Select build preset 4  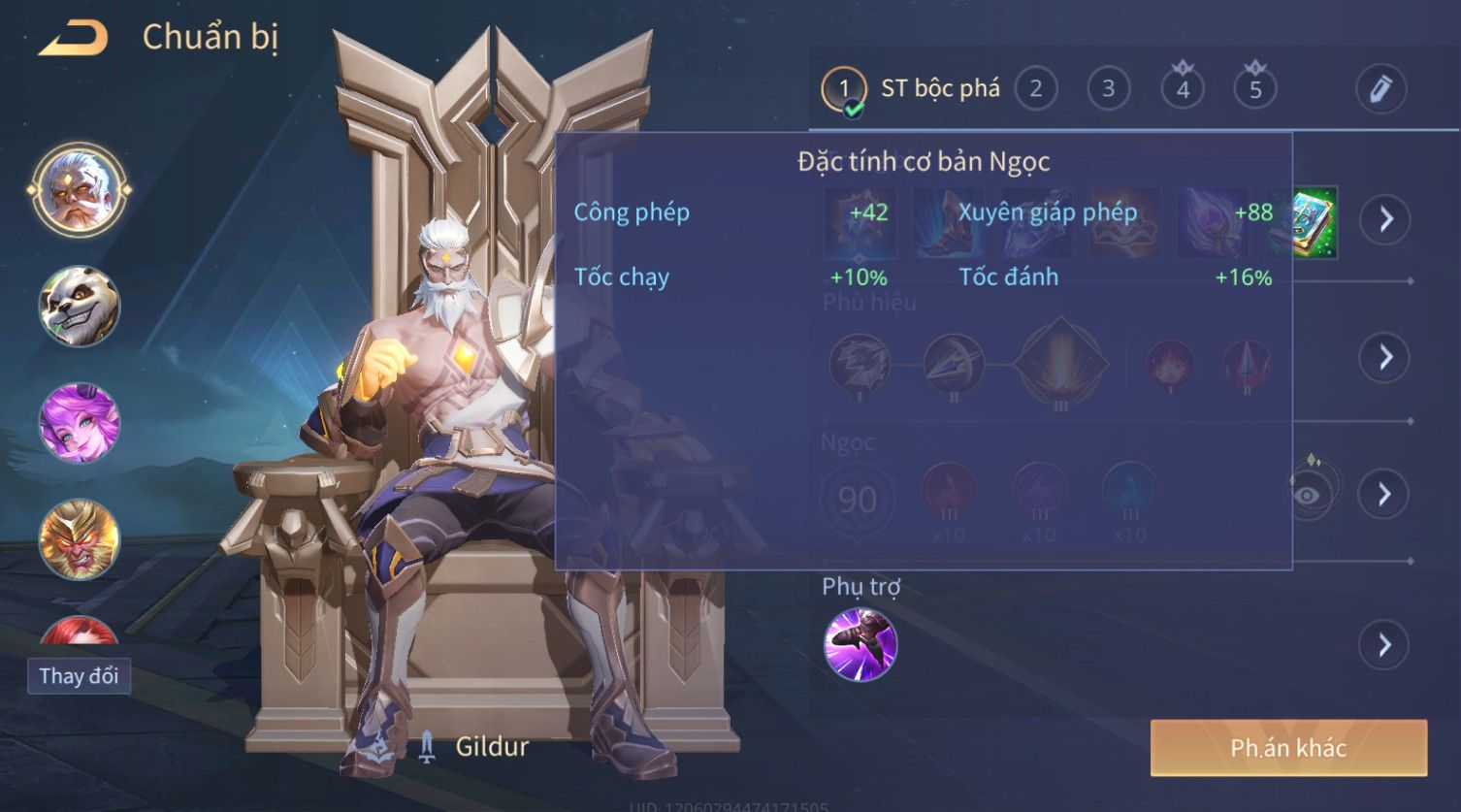(1183, 89)
